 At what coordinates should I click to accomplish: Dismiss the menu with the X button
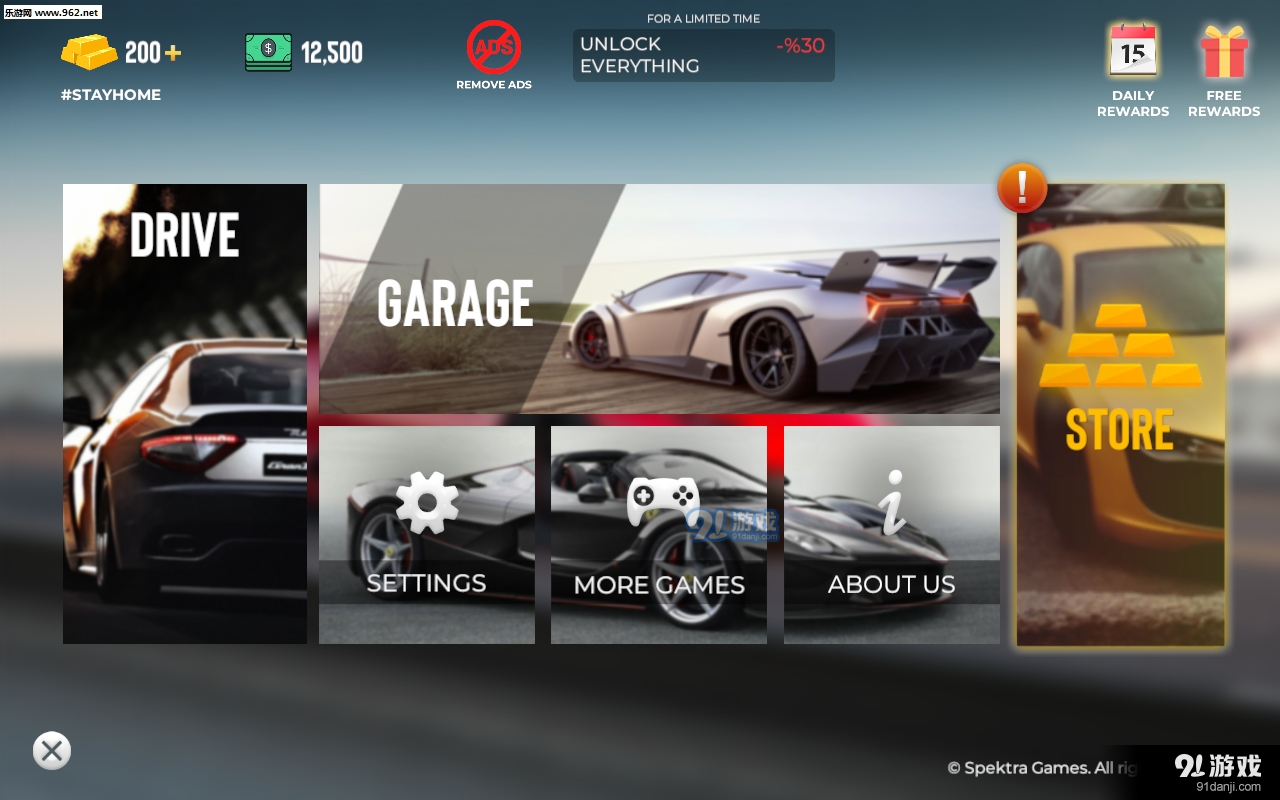[51, 751]
